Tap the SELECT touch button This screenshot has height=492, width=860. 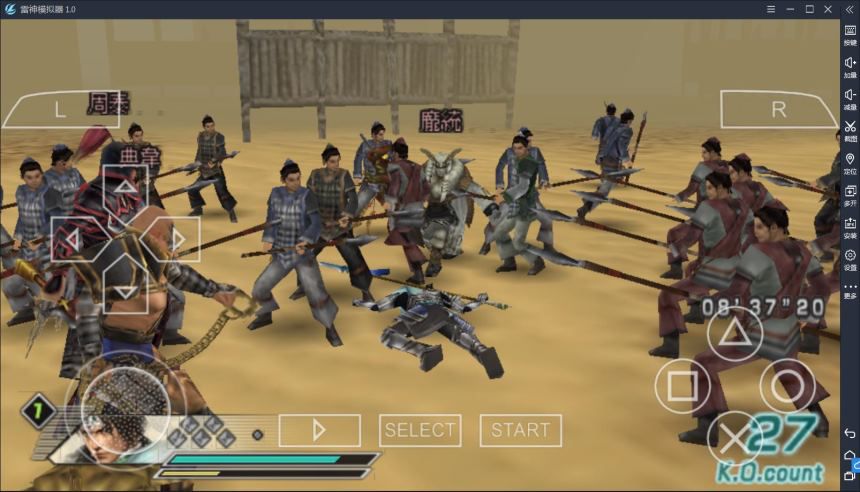420,430
